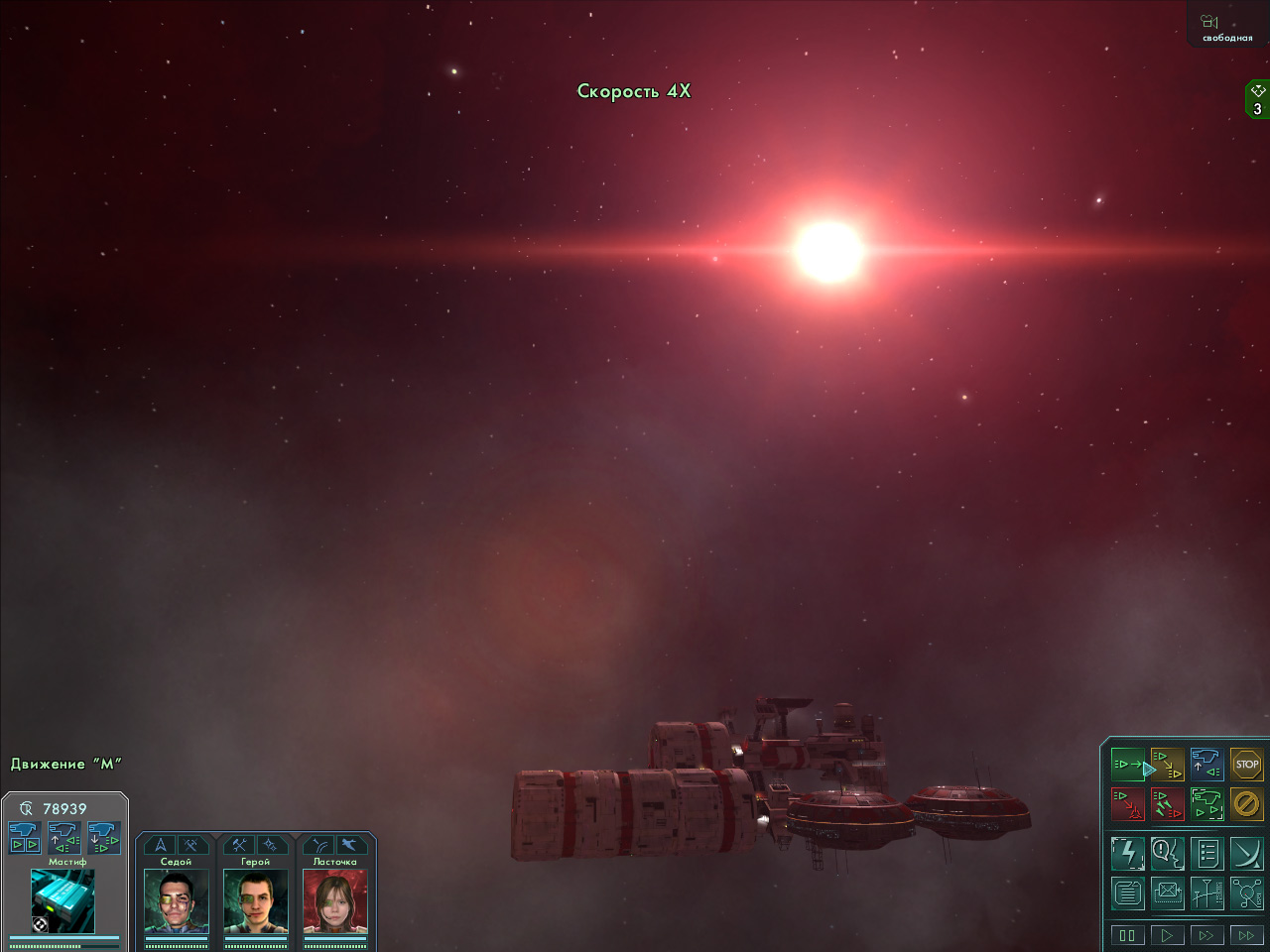Image resolution: width=1270 pixels, height=952 pixels.
Task: Click the green tab showing number 3
Action: (x=1257, y=101)
